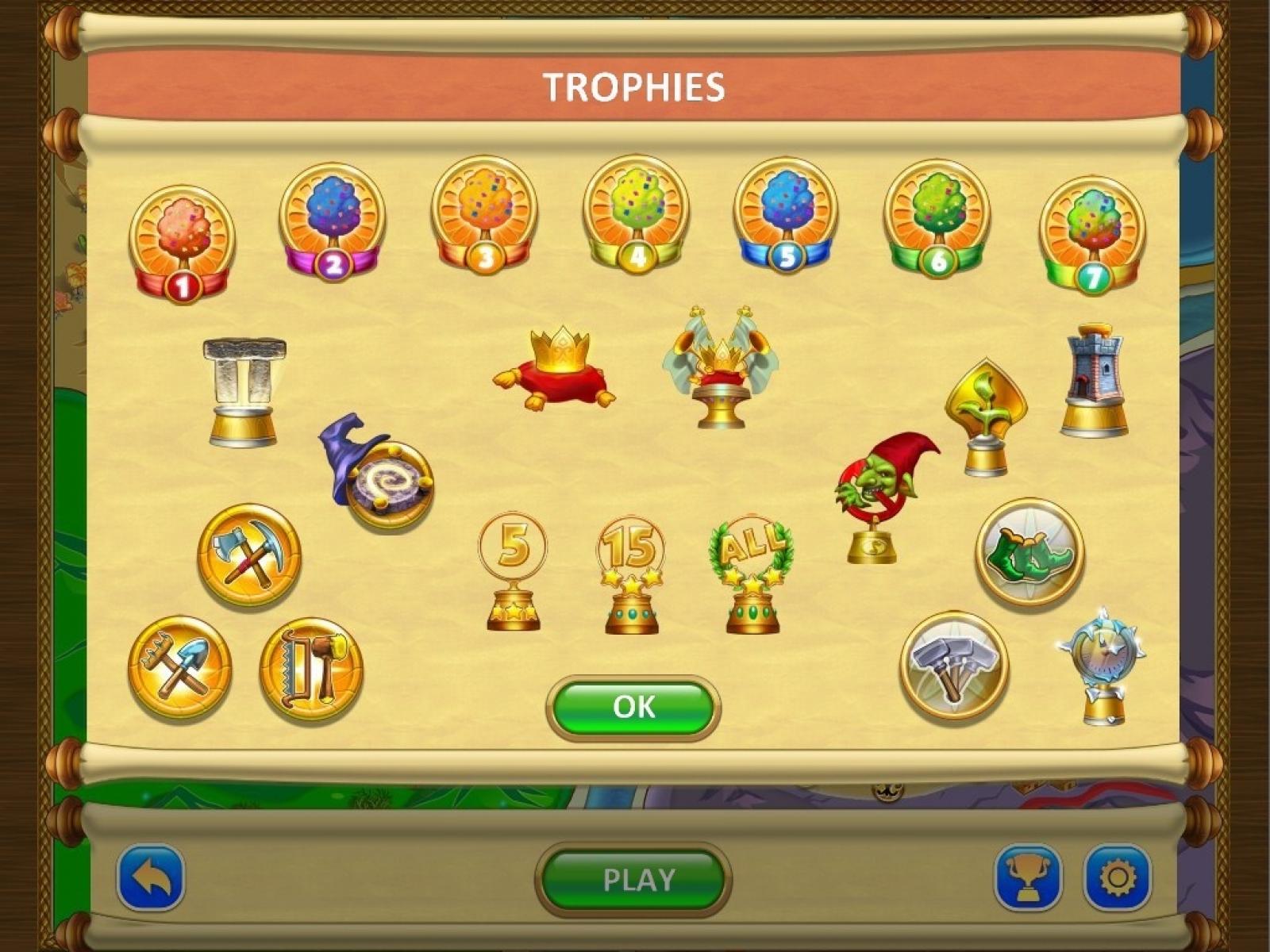View the axe and pickaxe medal
Screen dimensions: 1270x952
coord(249,555)
